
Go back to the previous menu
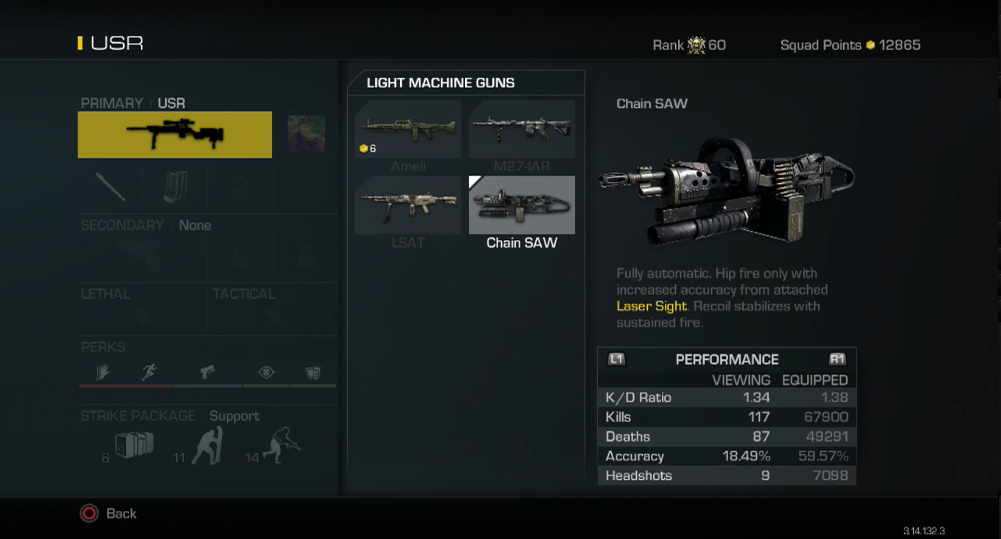[x=108, y=513]
